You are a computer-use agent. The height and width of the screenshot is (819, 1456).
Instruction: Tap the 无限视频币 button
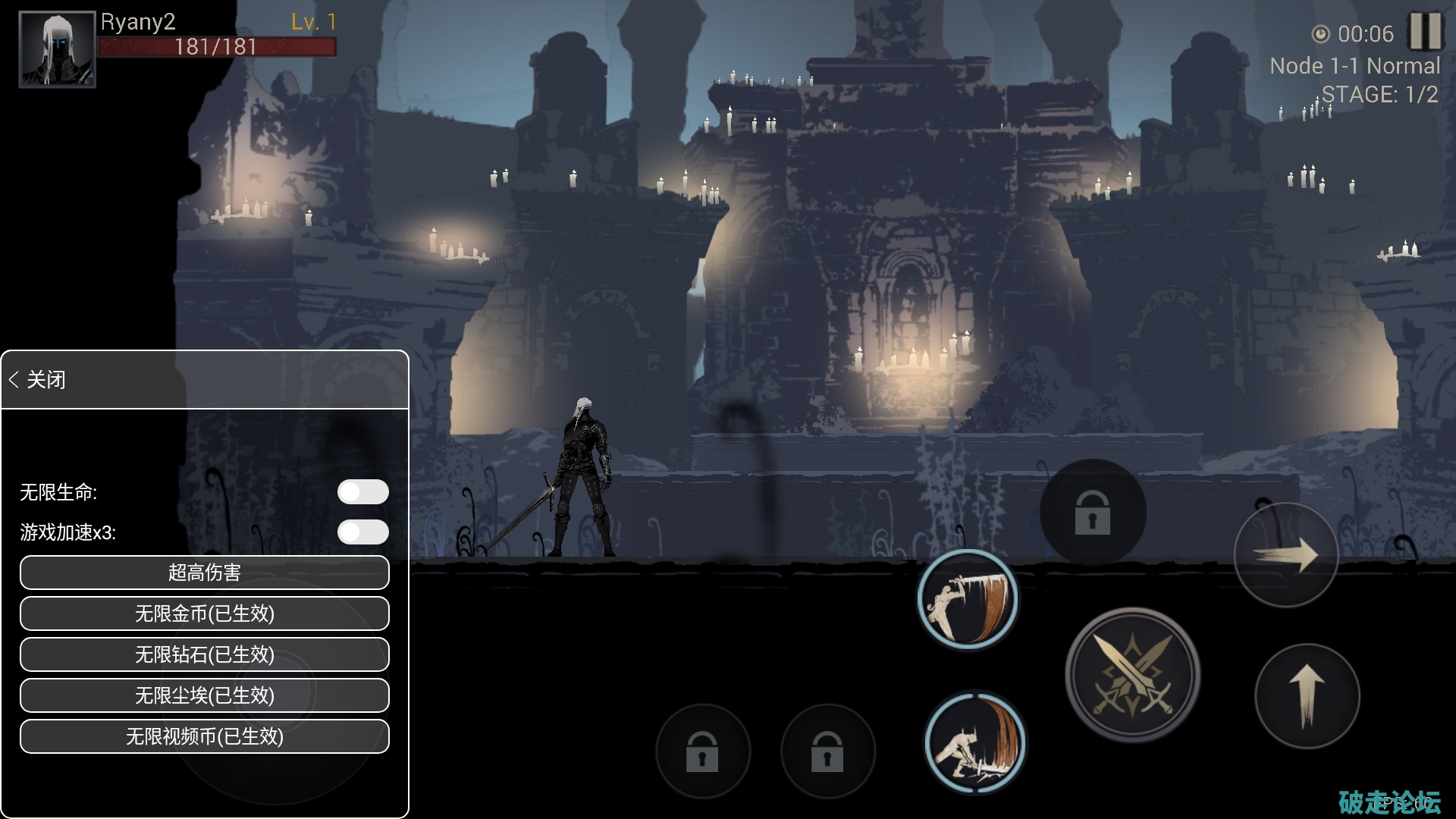pyautogui.click(x=205, y=736)
